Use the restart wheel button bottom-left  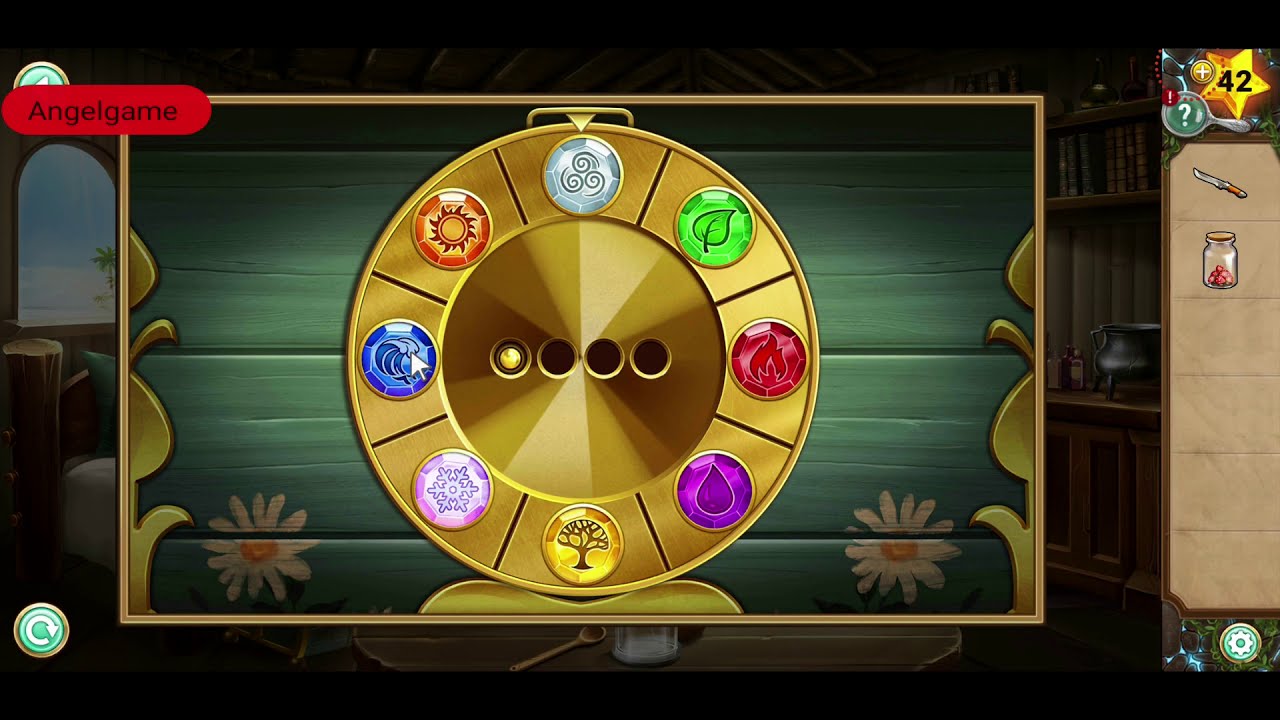click(x=40, y=631)
